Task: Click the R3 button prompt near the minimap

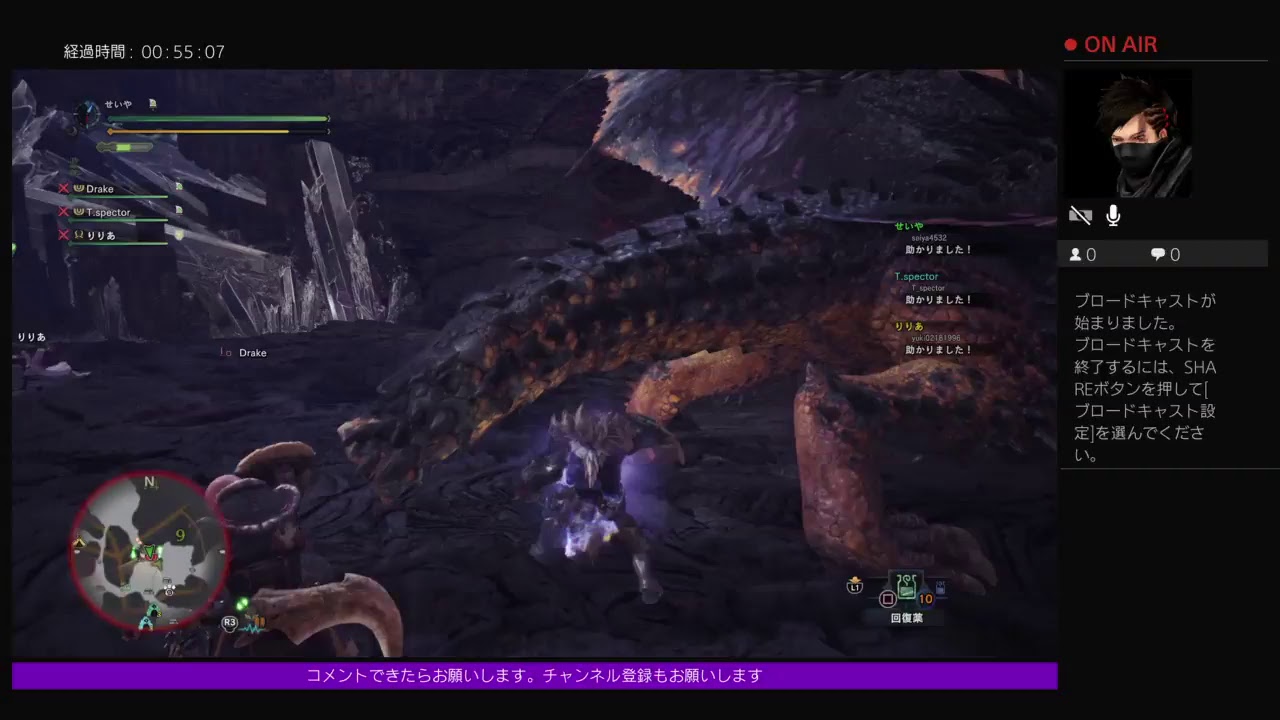Action: coord(231,621)
